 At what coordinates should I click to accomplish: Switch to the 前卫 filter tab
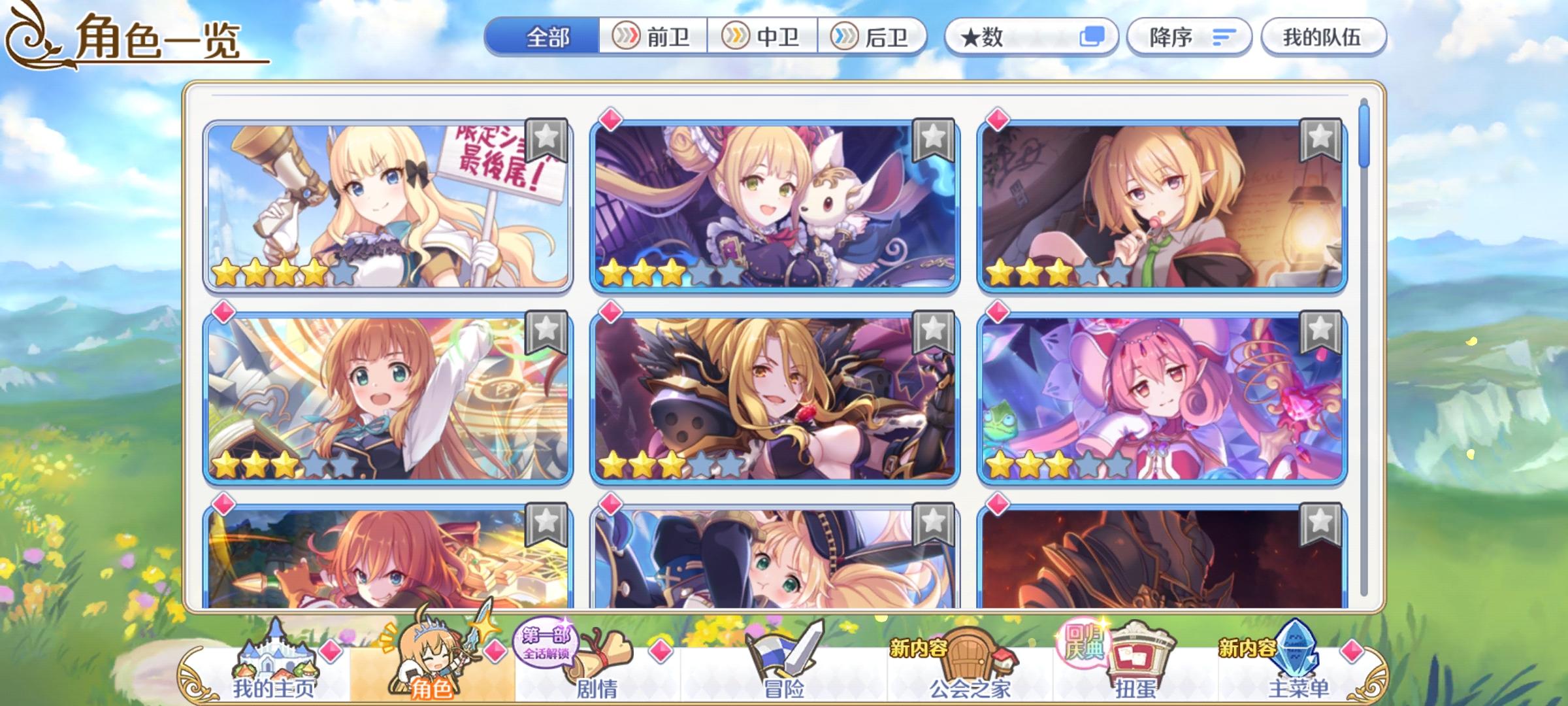click(653, 37)
